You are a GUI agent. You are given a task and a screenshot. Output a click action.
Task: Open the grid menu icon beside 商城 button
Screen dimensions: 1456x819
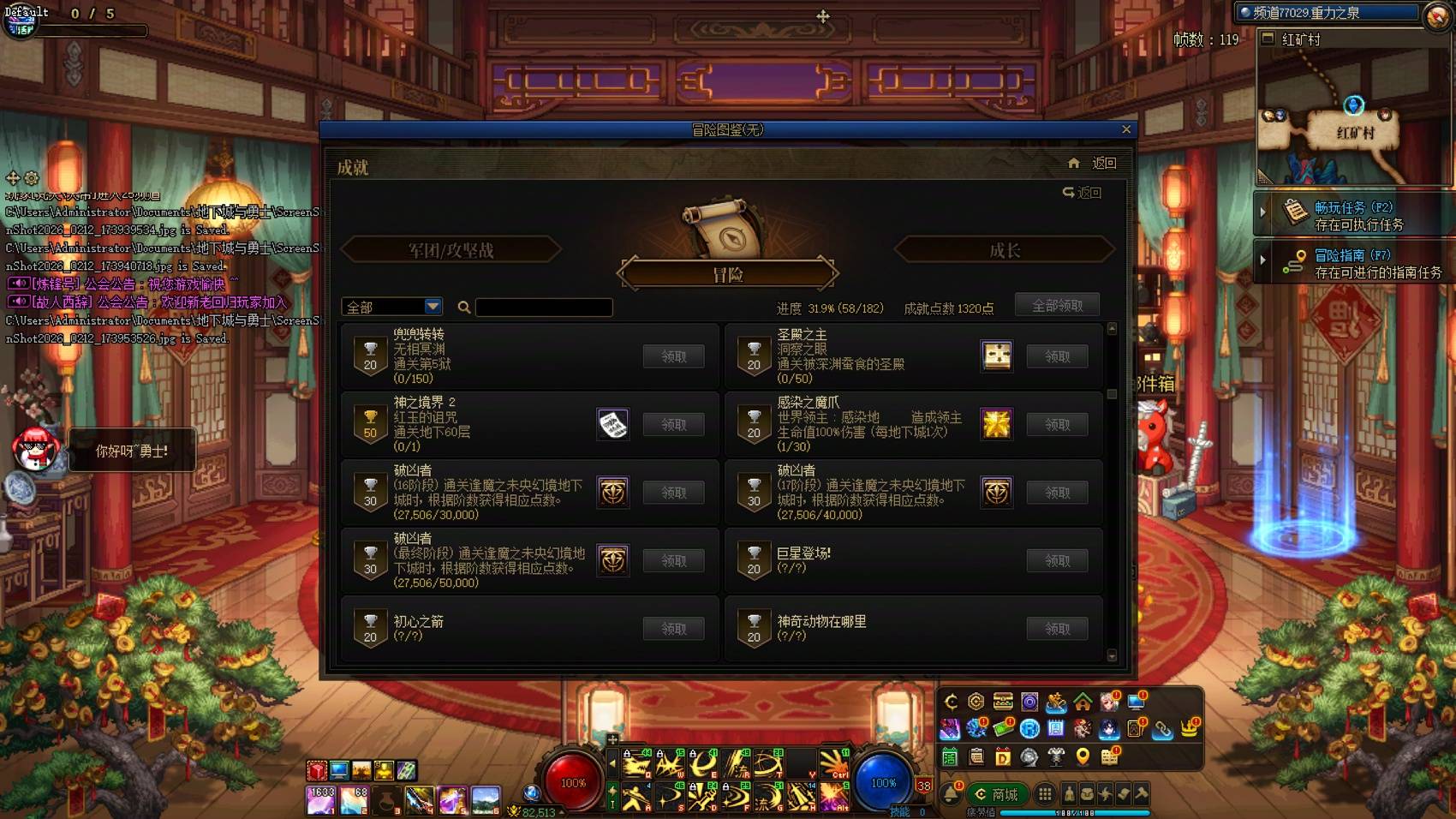pos(1045,795)
